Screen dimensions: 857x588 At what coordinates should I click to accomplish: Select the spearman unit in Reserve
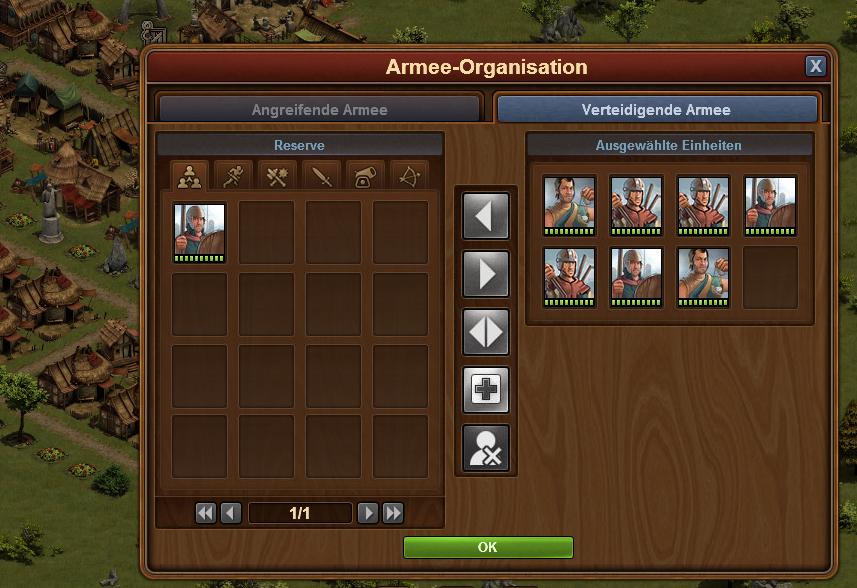click(x=199, y=233)
